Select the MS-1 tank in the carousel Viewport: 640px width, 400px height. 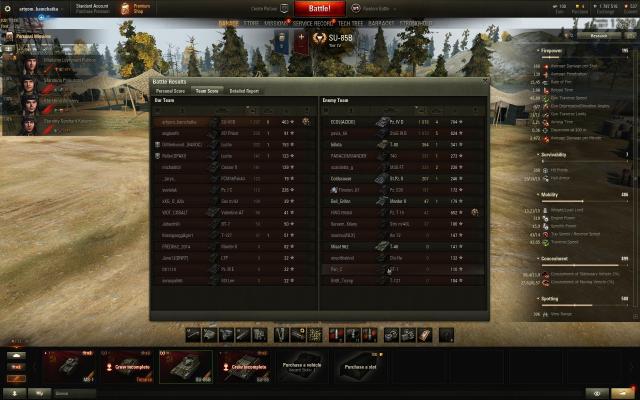pyautogui.click(x=70, y=366)
